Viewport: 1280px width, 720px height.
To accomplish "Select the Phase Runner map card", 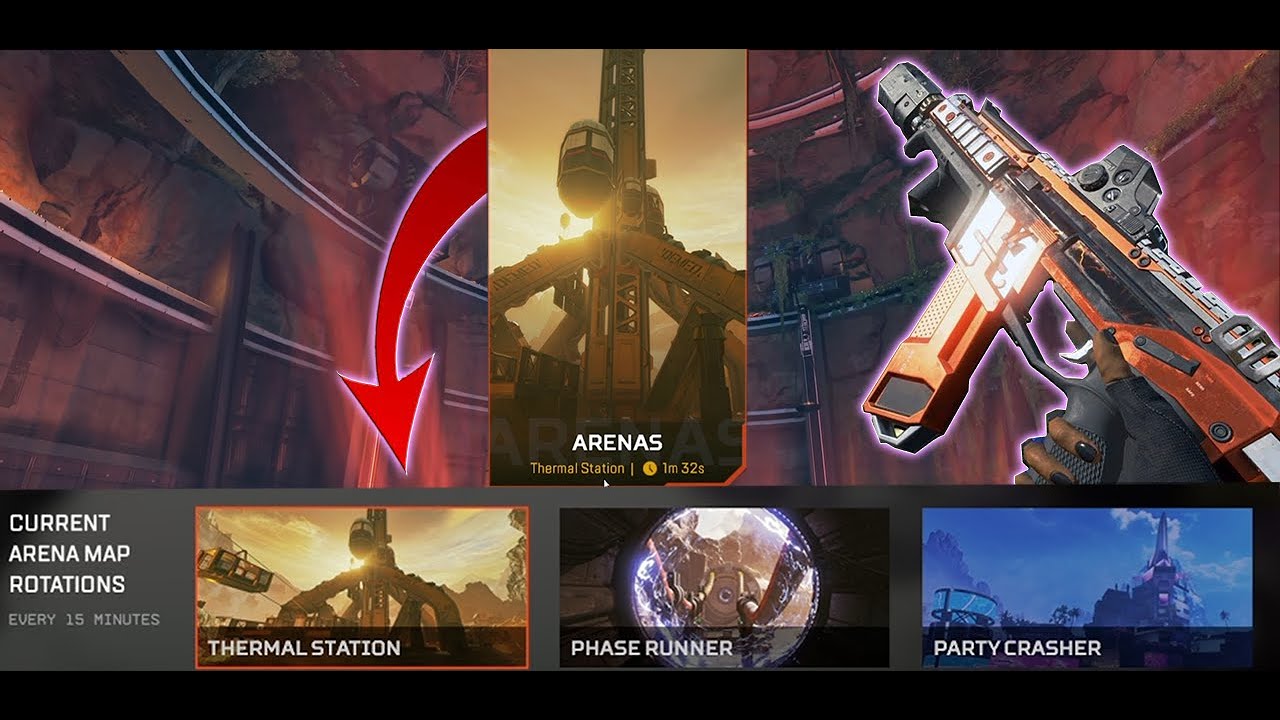I will tap(725, 585).
